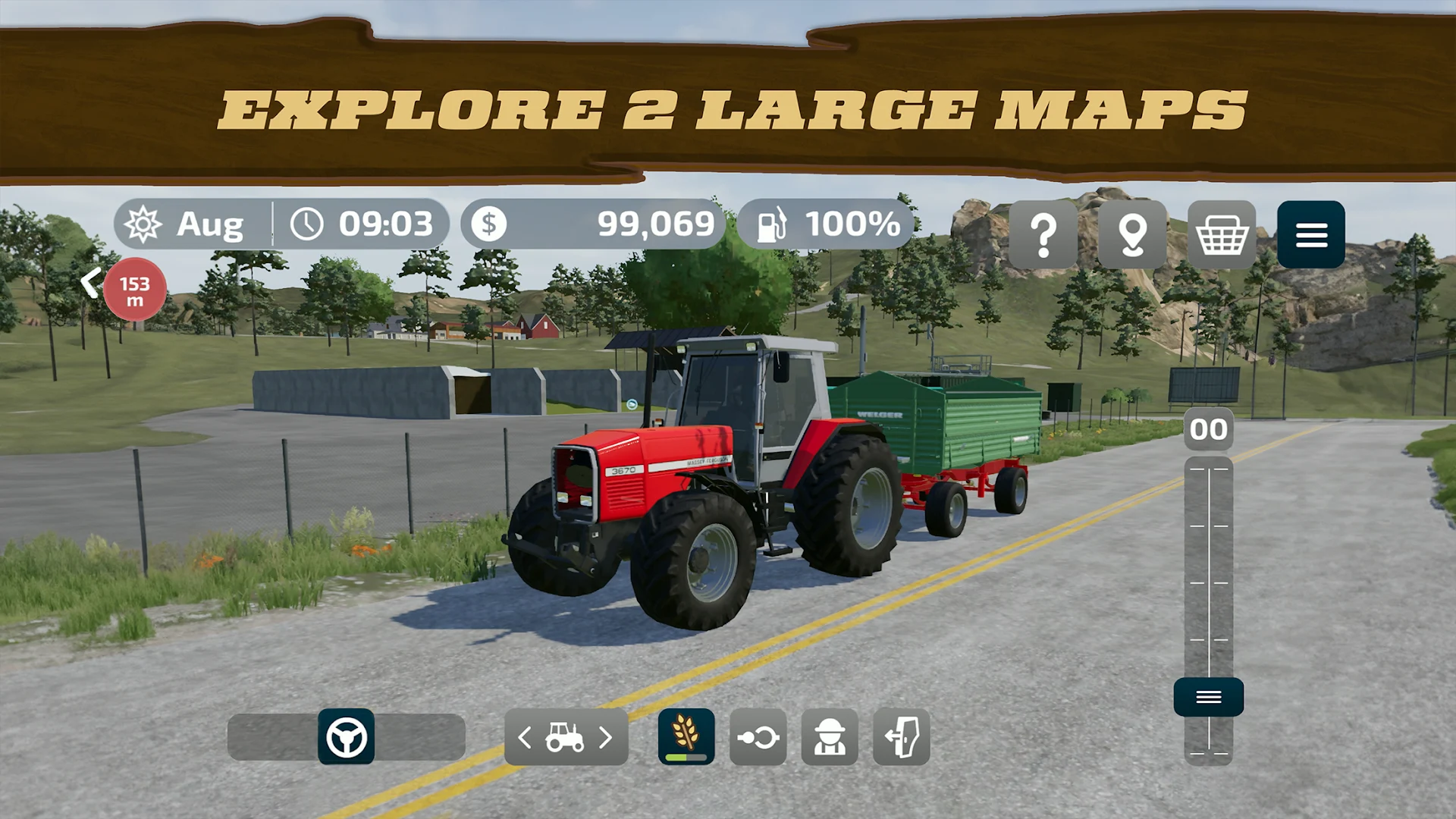The width and height of the screenshot is (1456, 819).
Task: Switch to the next vehicle
Action: click(x=606, y=736)
